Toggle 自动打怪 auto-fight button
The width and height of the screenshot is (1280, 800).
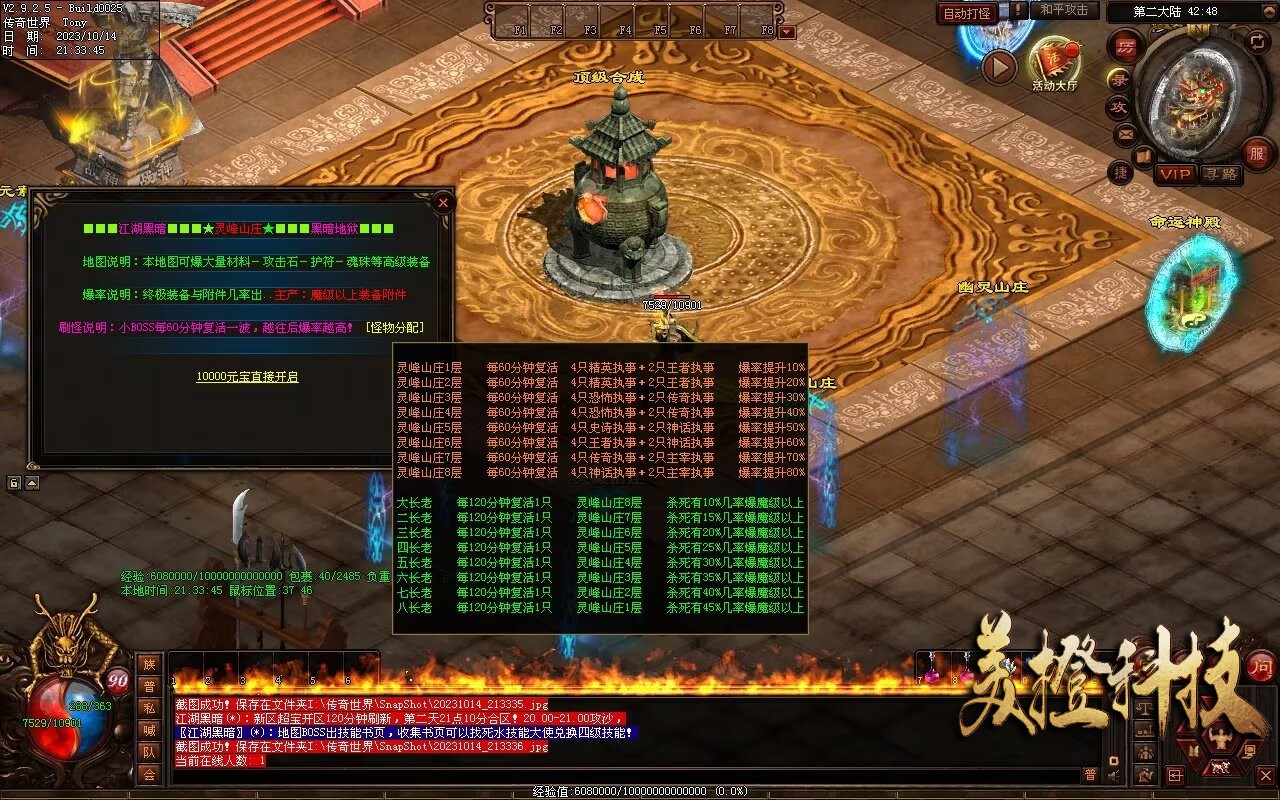point(967,13)
